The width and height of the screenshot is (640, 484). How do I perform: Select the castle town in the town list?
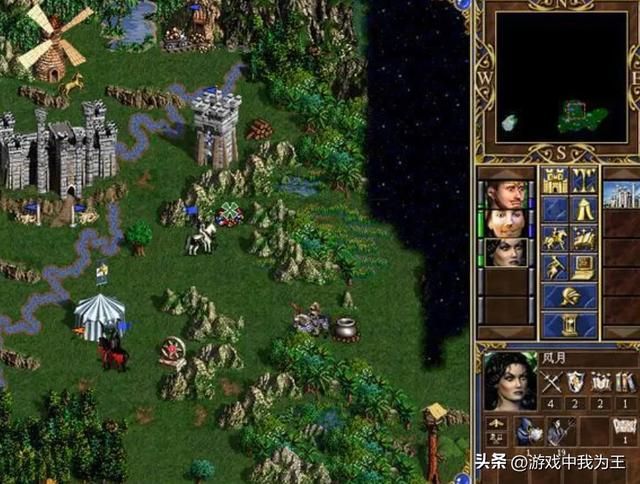pos(620,193)
